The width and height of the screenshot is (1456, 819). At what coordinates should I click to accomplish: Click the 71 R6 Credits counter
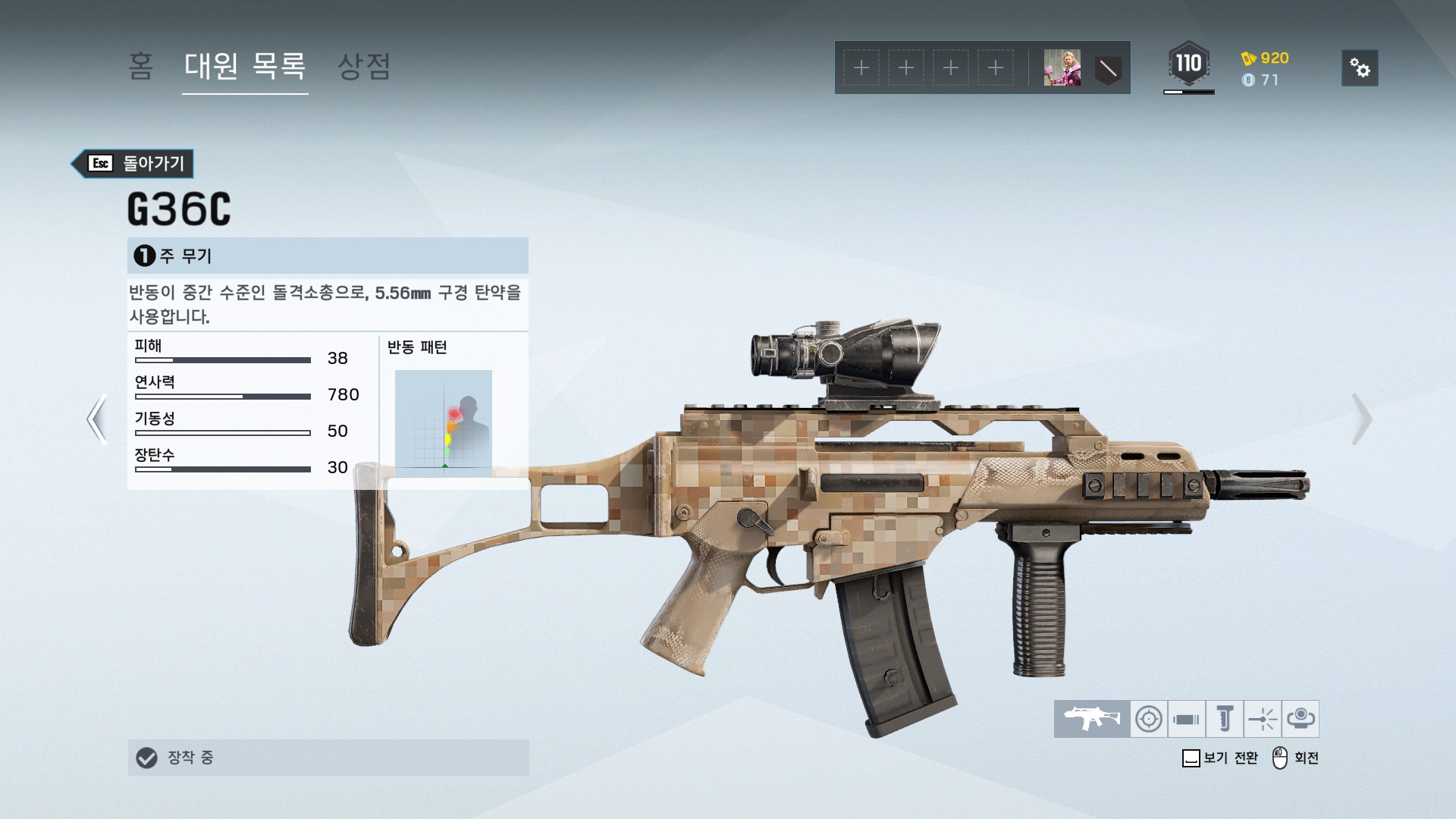coord(1261,80)
